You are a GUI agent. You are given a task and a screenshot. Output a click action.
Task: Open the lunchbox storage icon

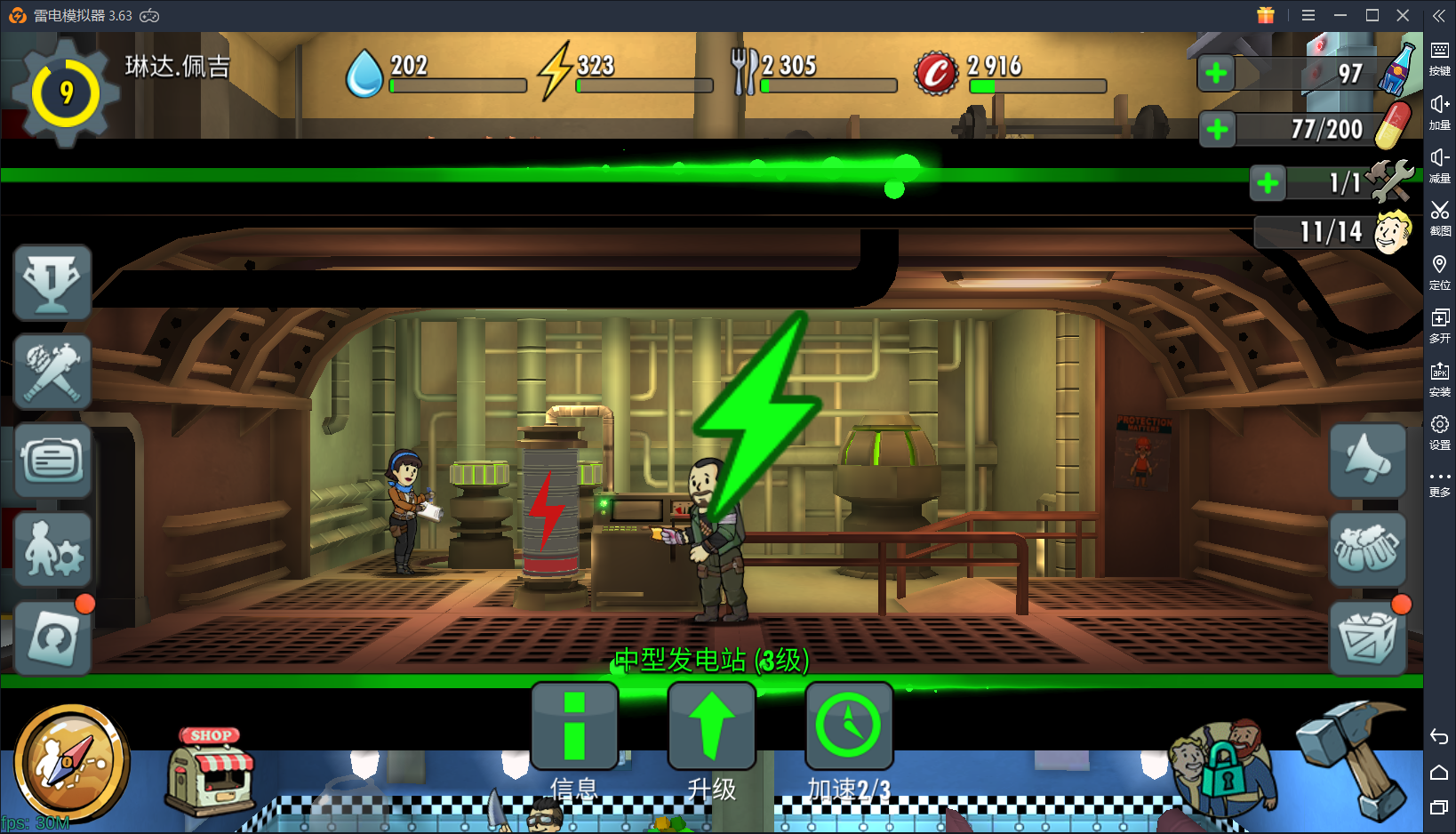tap(1368, 638)
